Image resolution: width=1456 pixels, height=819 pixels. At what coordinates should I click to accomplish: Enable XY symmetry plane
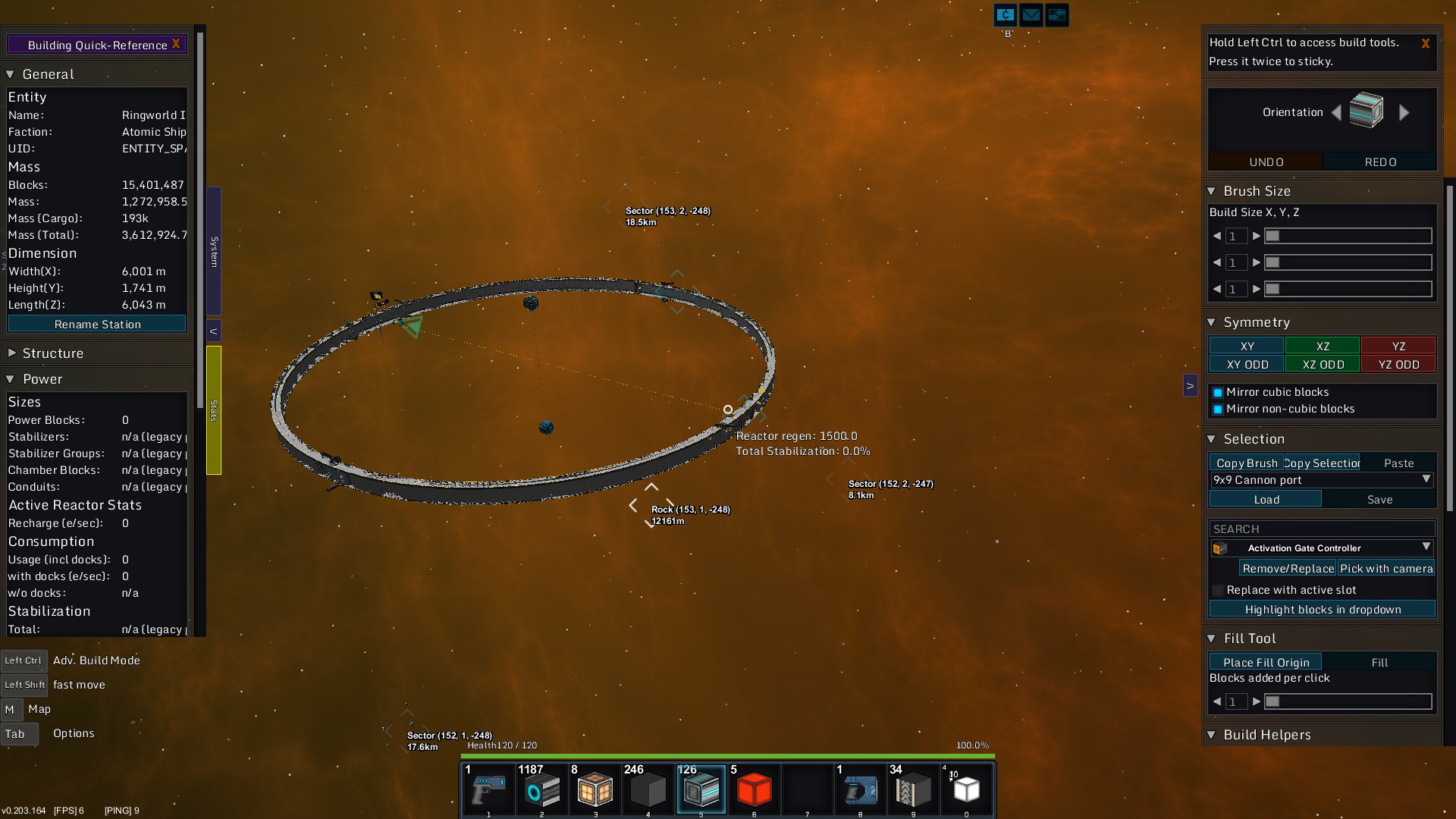point(1247,346)
